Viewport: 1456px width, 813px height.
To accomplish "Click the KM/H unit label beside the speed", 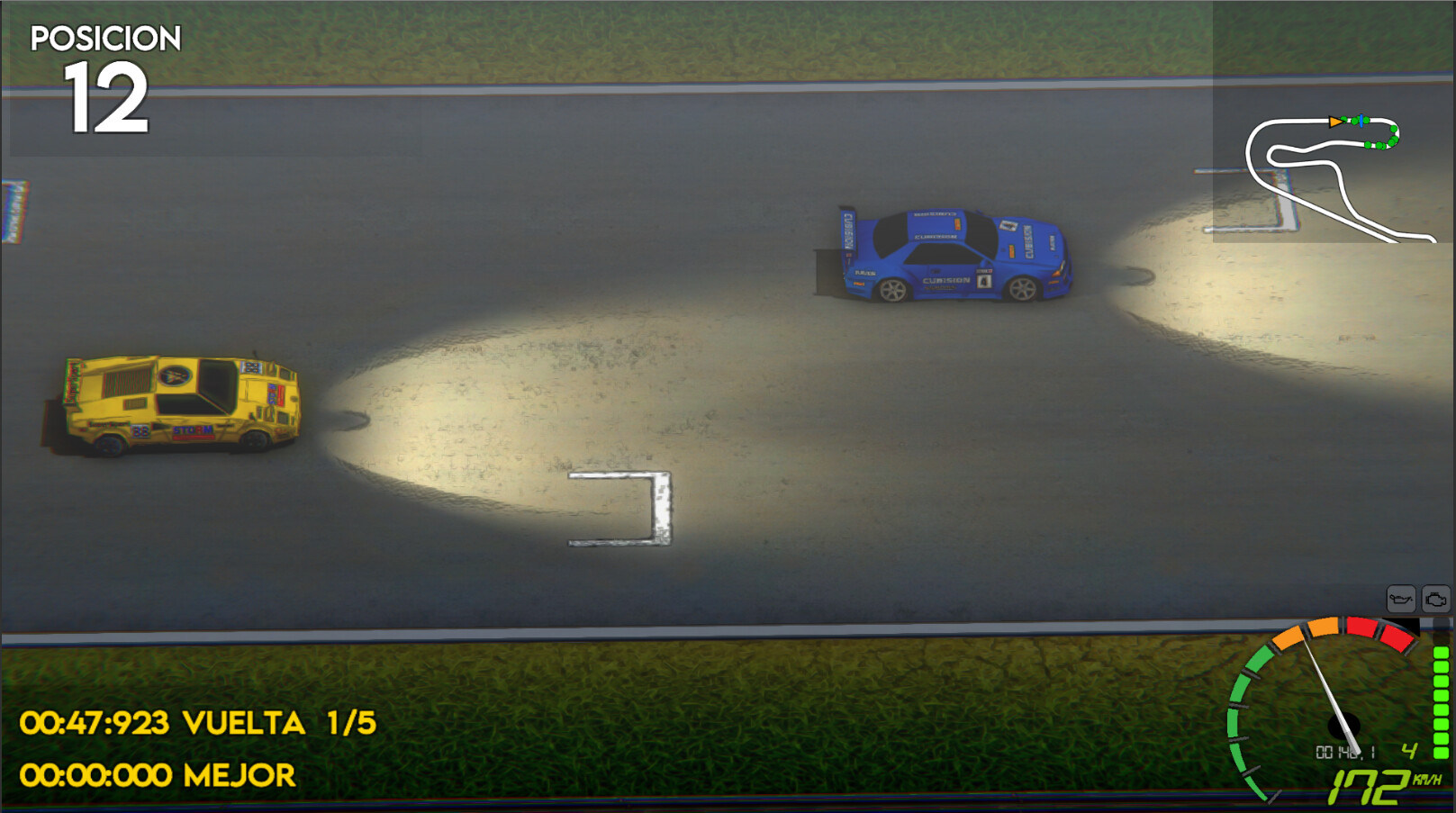I will pos(1427,778).
